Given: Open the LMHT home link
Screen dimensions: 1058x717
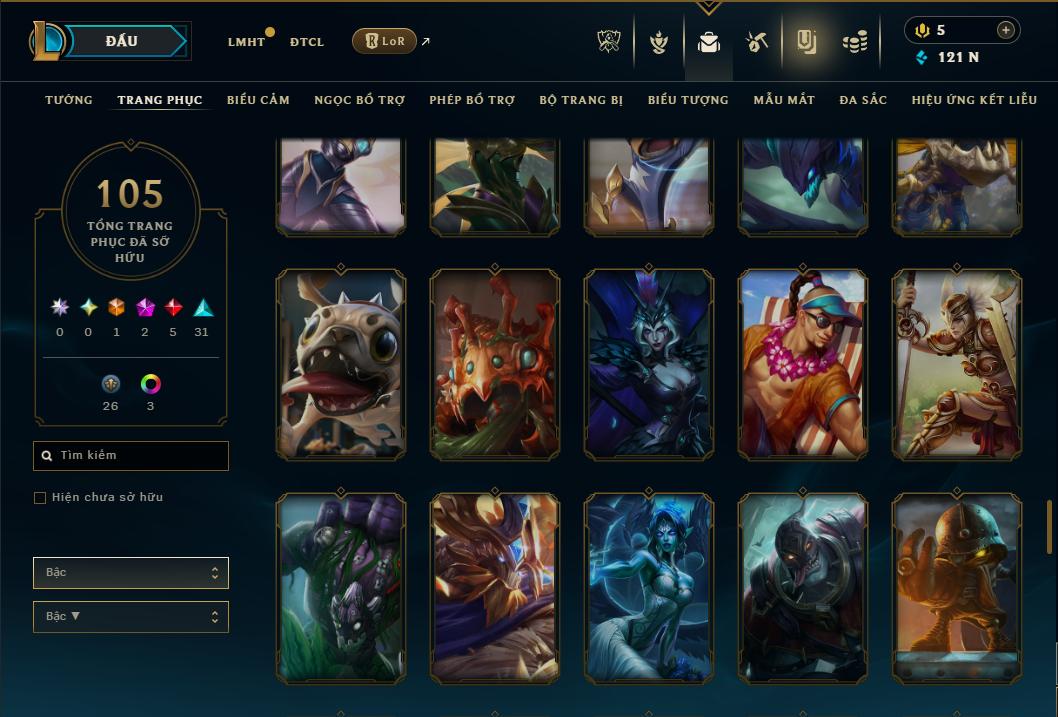Looking at the screenshot, I should [246, 42].
